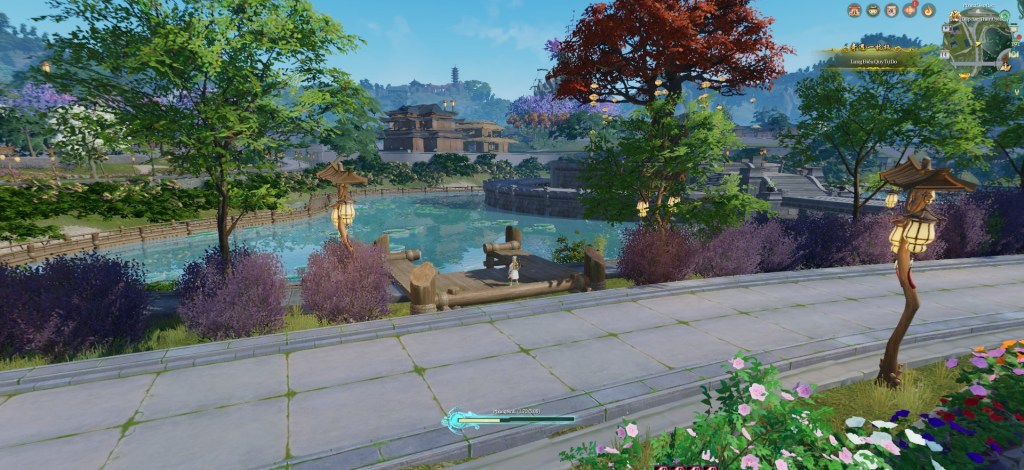
Task: Open the circular minimap
Action: coord(978,42)
